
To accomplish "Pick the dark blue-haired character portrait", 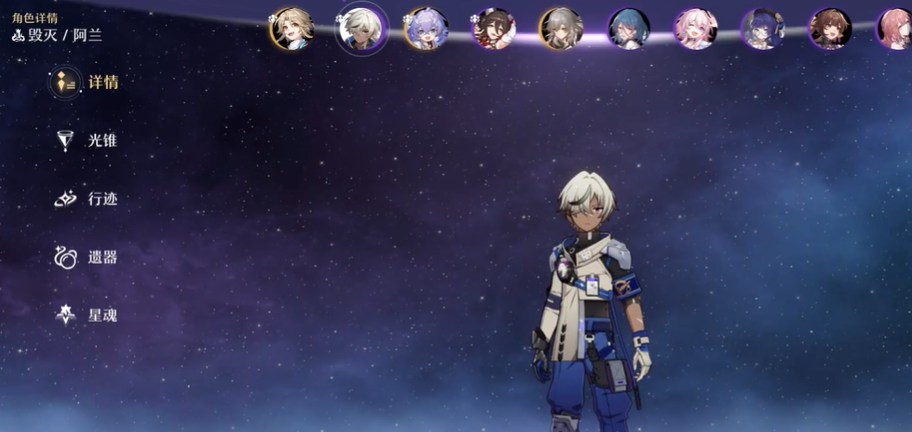I will [762, 29].
